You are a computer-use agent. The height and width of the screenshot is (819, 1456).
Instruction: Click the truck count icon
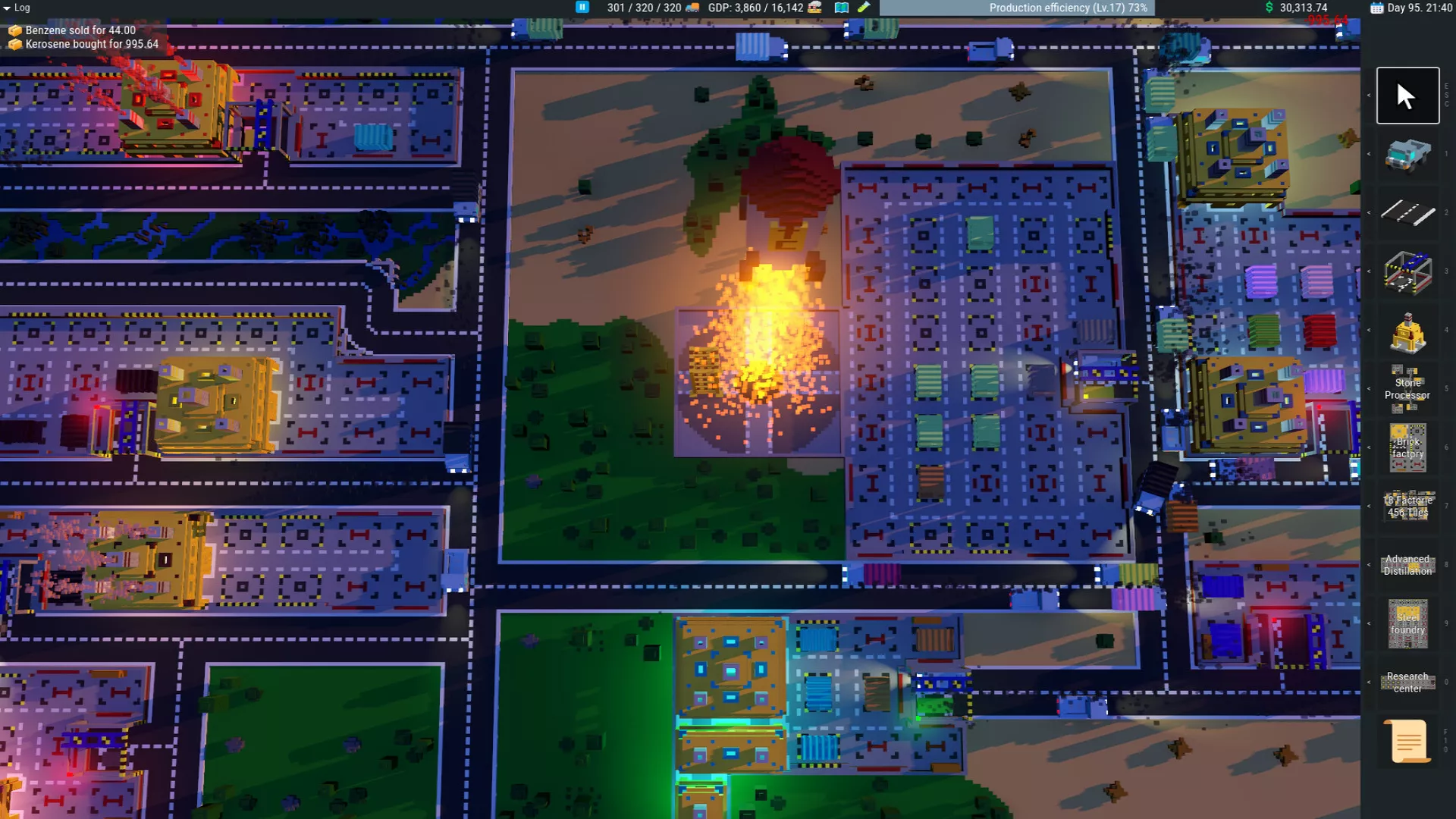692,8
